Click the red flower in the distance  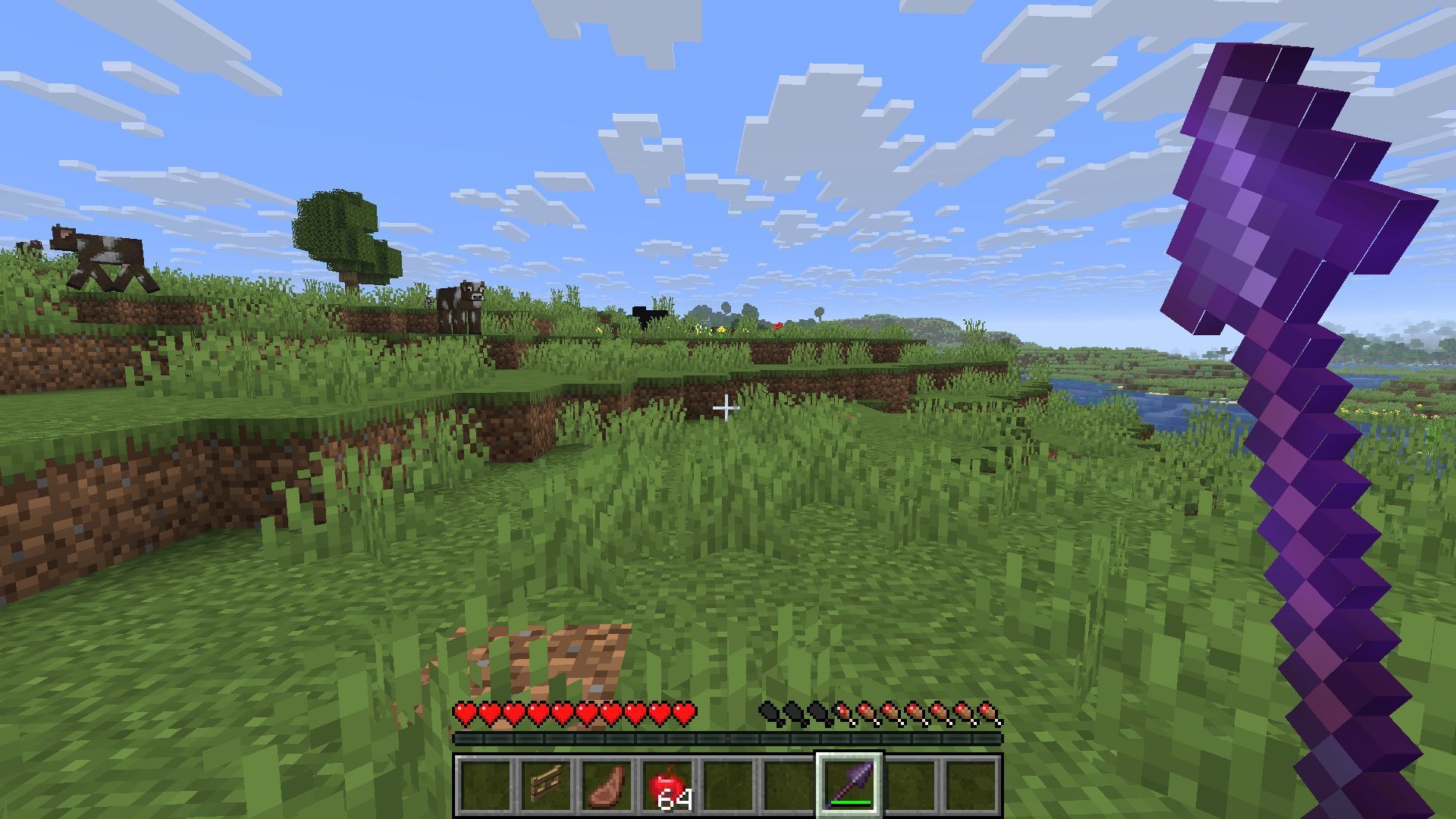777,325
